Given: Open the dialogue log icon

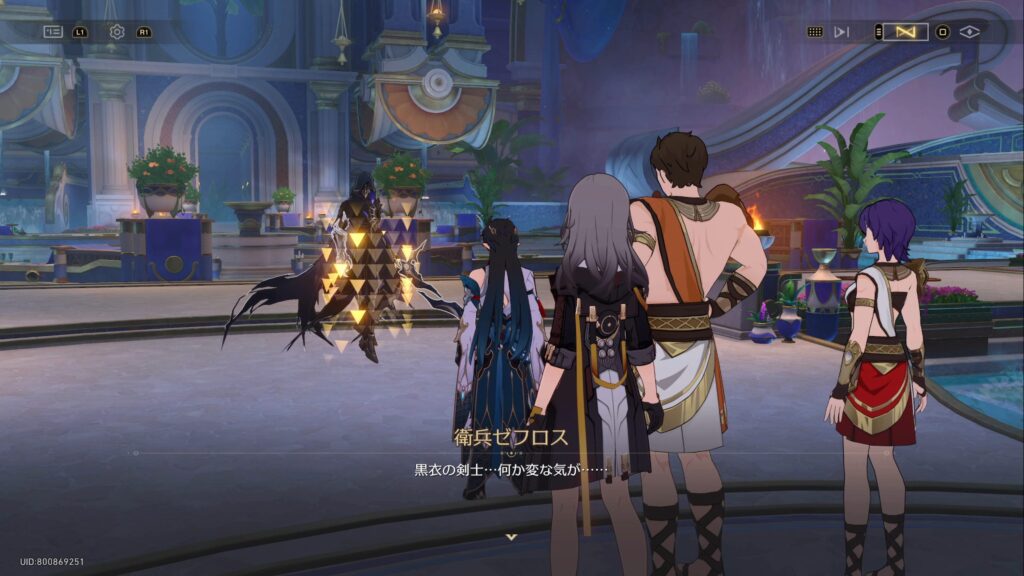Looking at the screenshot, I should 53,32.
